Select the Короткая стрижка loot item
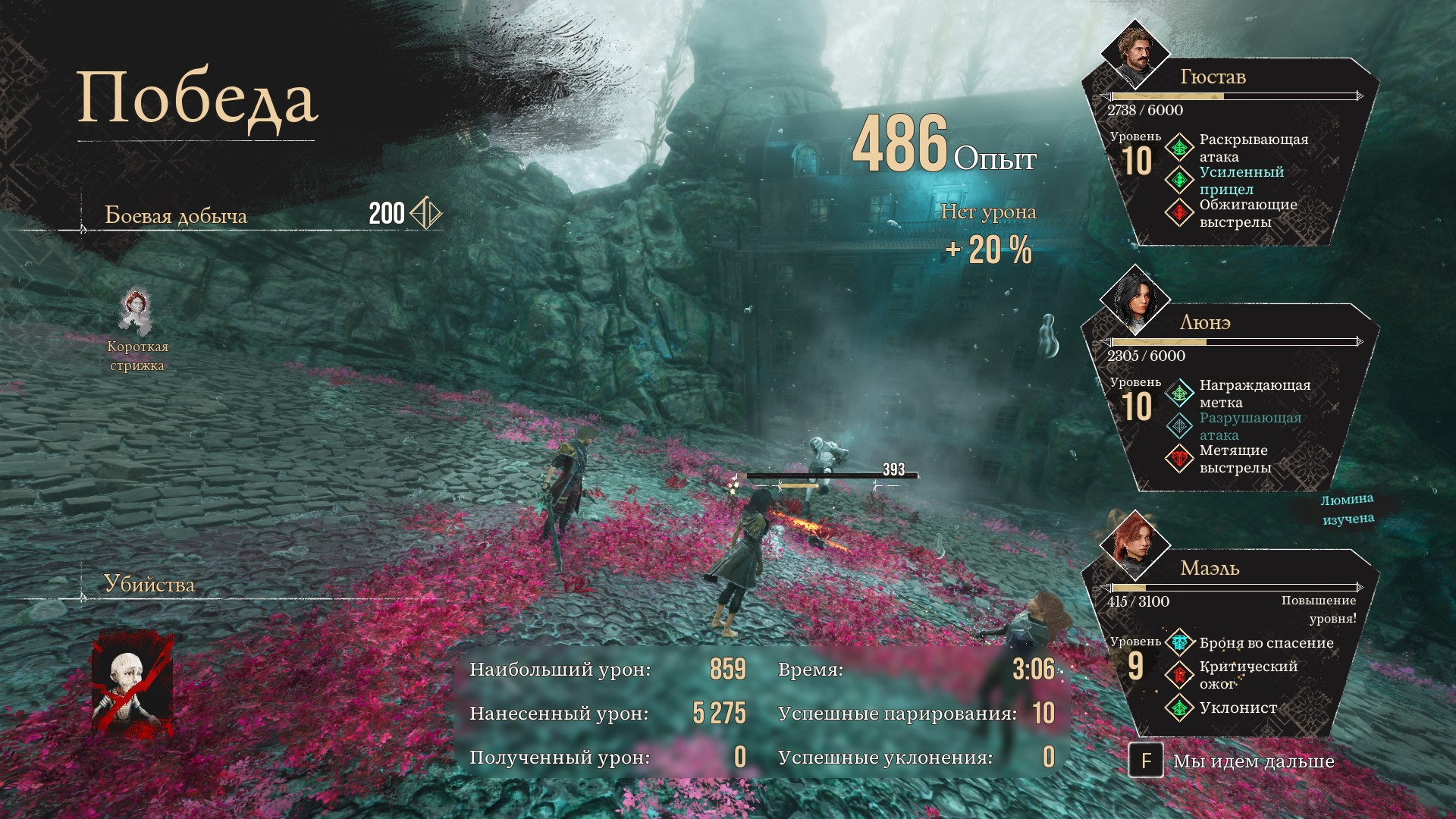Viewport: 1456px width, 819px height. tap(136, 312)
